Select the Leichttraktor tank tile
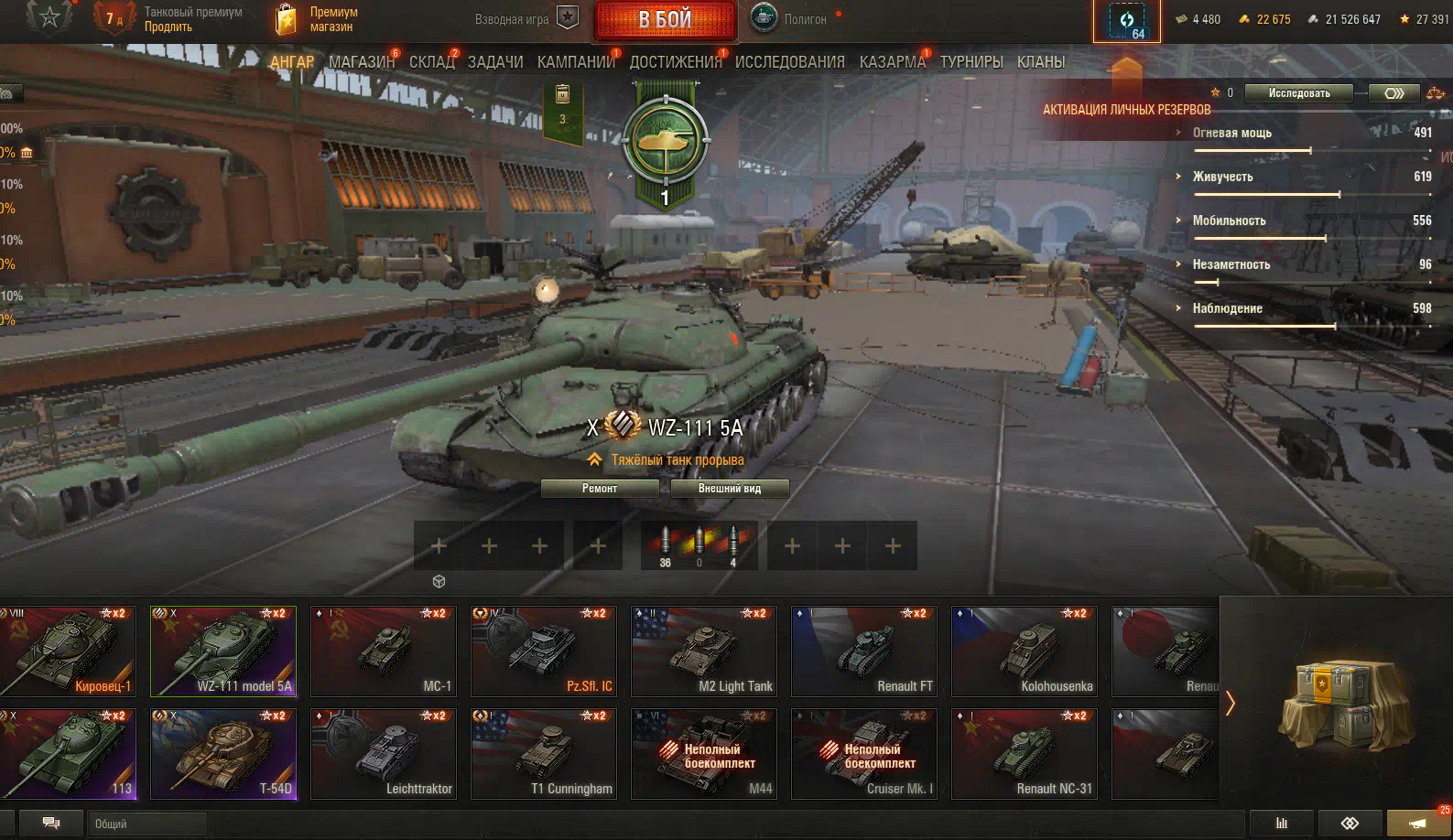Image resolution: width=1453 pixels, height=840 pixels. tap(383, 754)
